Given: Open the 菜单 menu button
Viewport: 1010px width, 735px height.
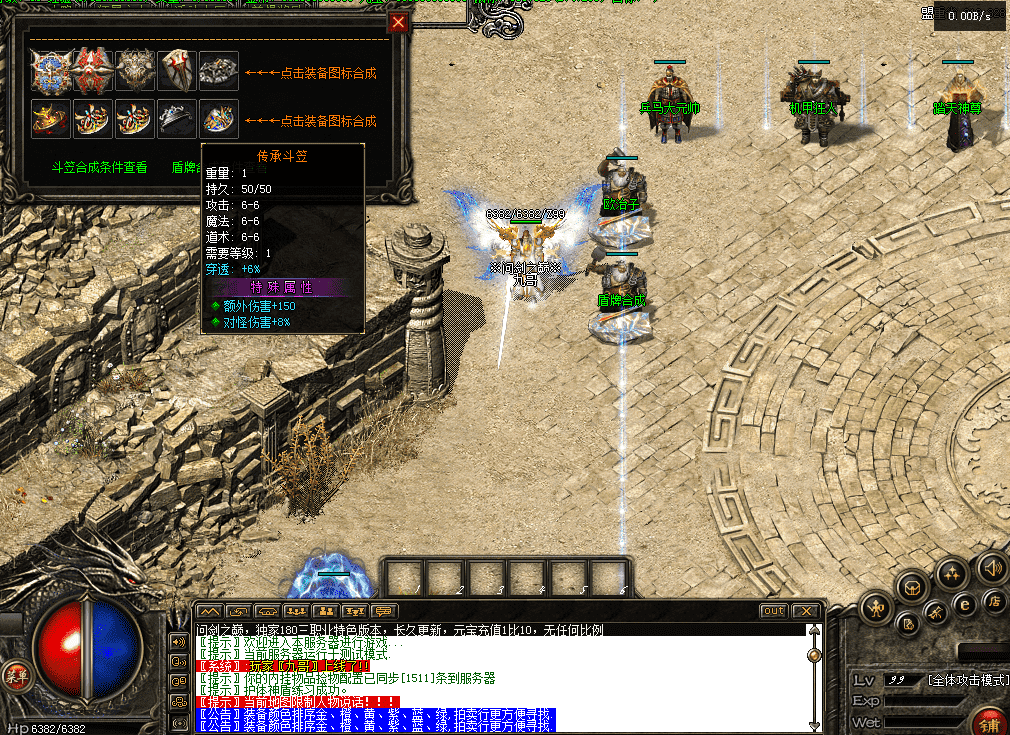Looking at the screenshot, I should pyautogui.click(x=15, y=673).
